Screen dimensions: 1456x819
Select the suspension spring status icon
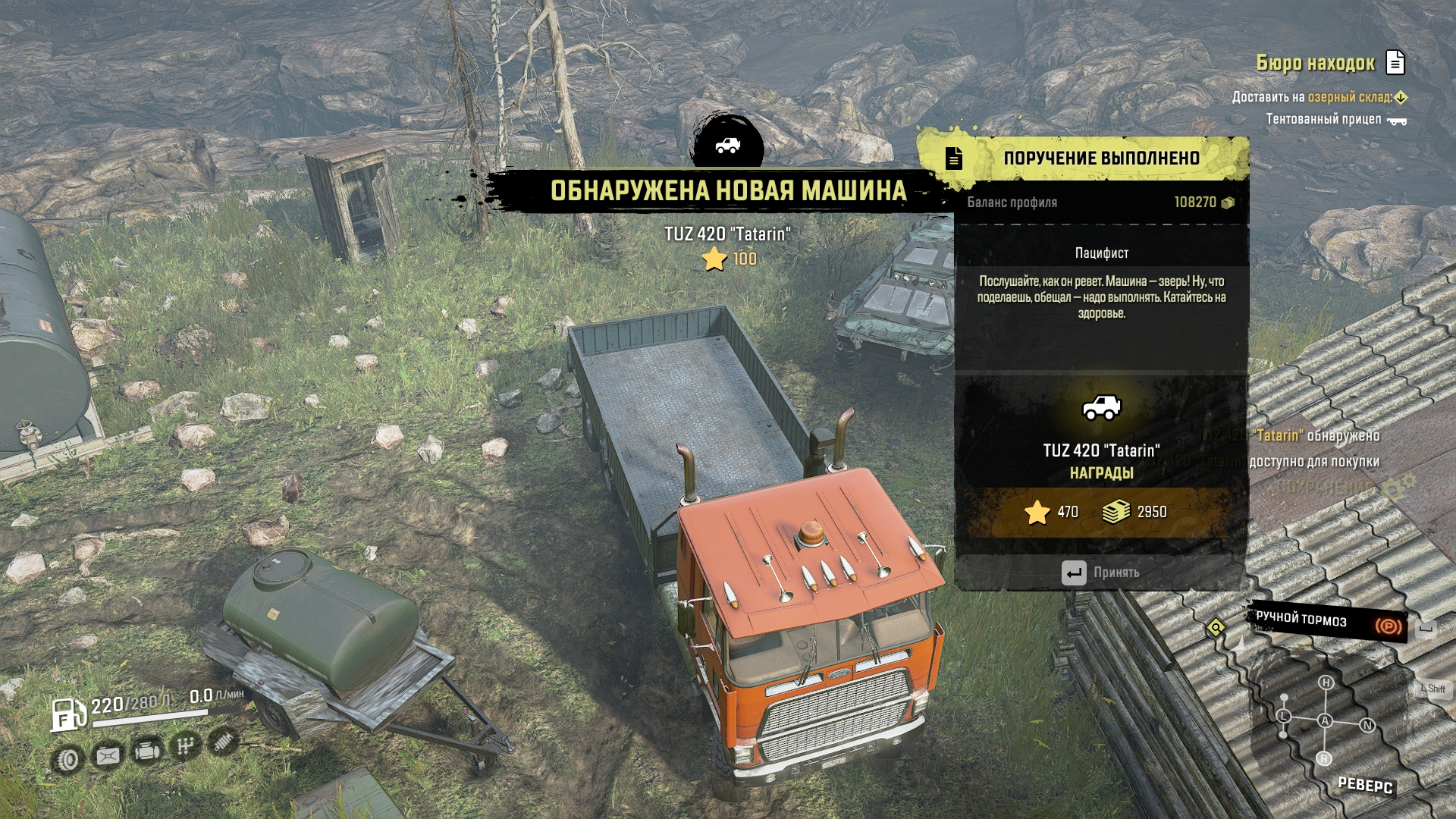point(224,741)
